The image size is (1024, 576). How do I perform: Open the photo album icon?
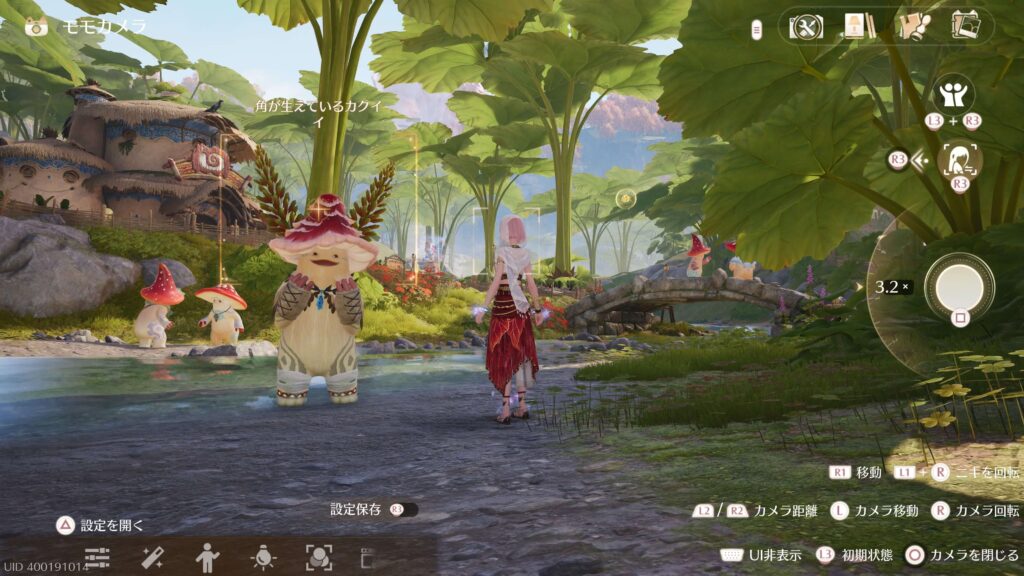[x=966, y=26]
